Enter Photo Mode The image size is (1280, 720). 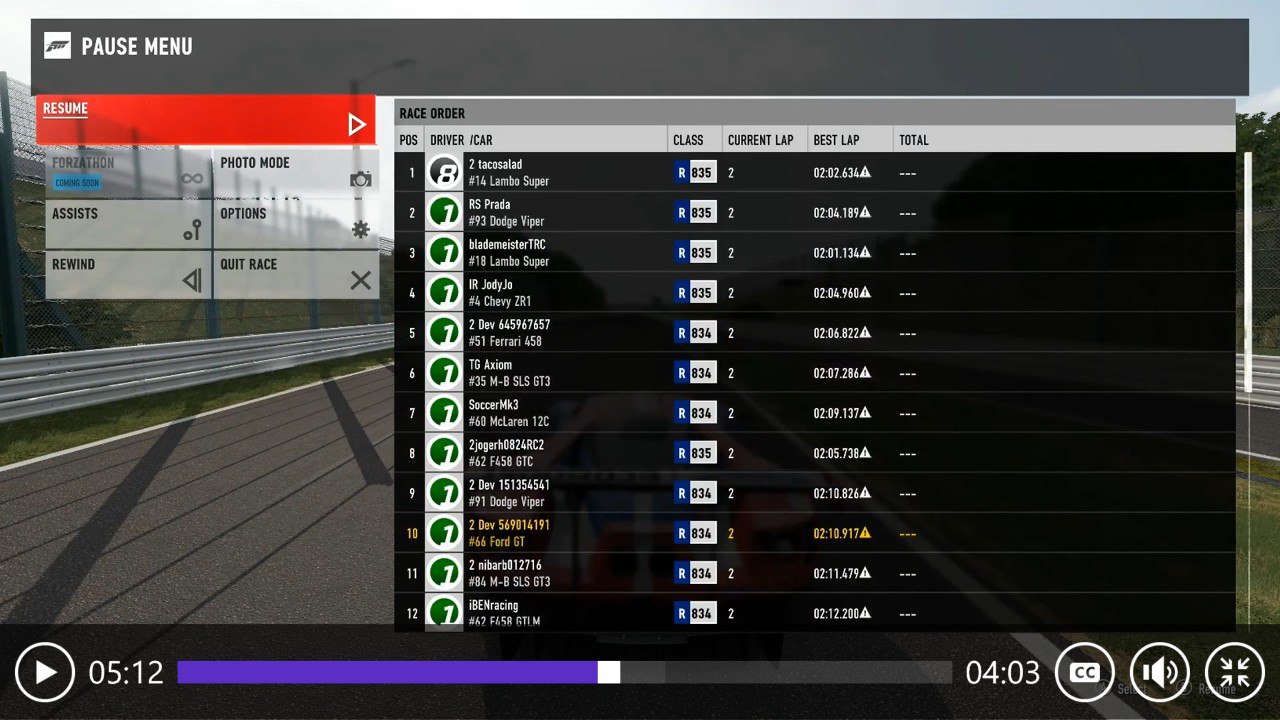296,174
